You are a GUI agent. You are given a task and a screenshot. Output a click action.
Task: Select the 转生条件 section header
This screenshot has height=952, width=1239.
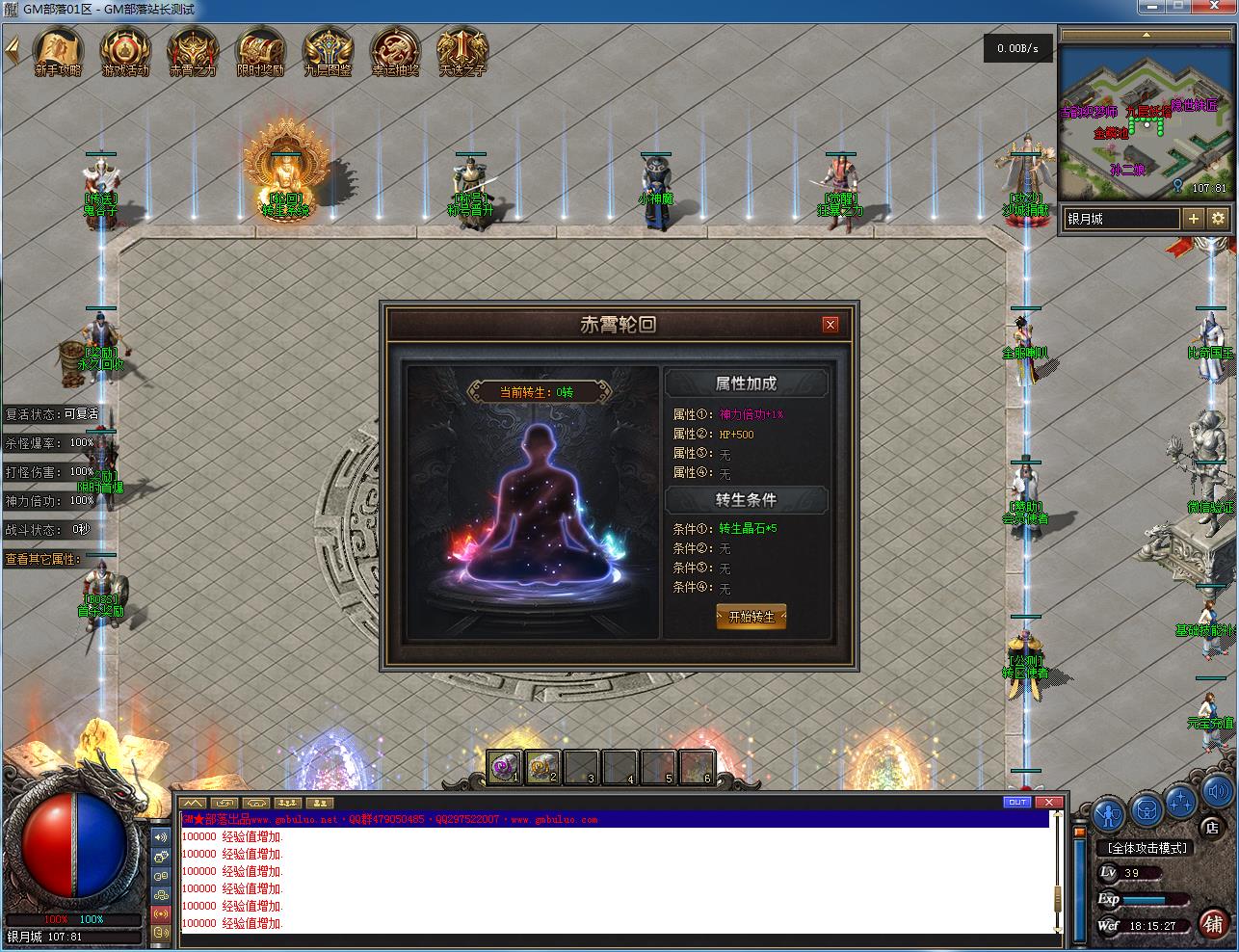[747, 499]
